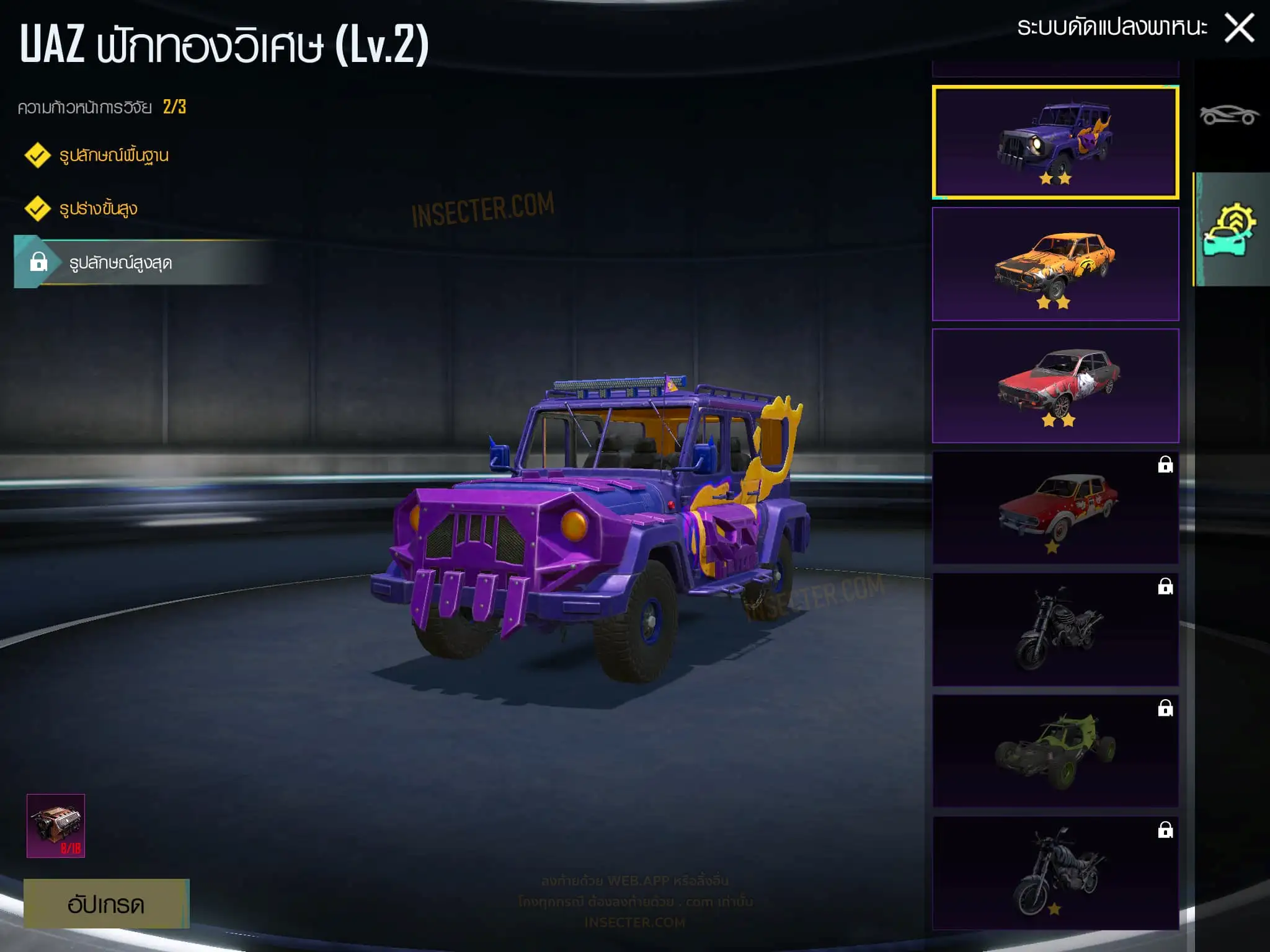Select the รูปลักษณ์พื้นฐาน basic appearance stage
1270x952 pixels.
click(113, 155)
